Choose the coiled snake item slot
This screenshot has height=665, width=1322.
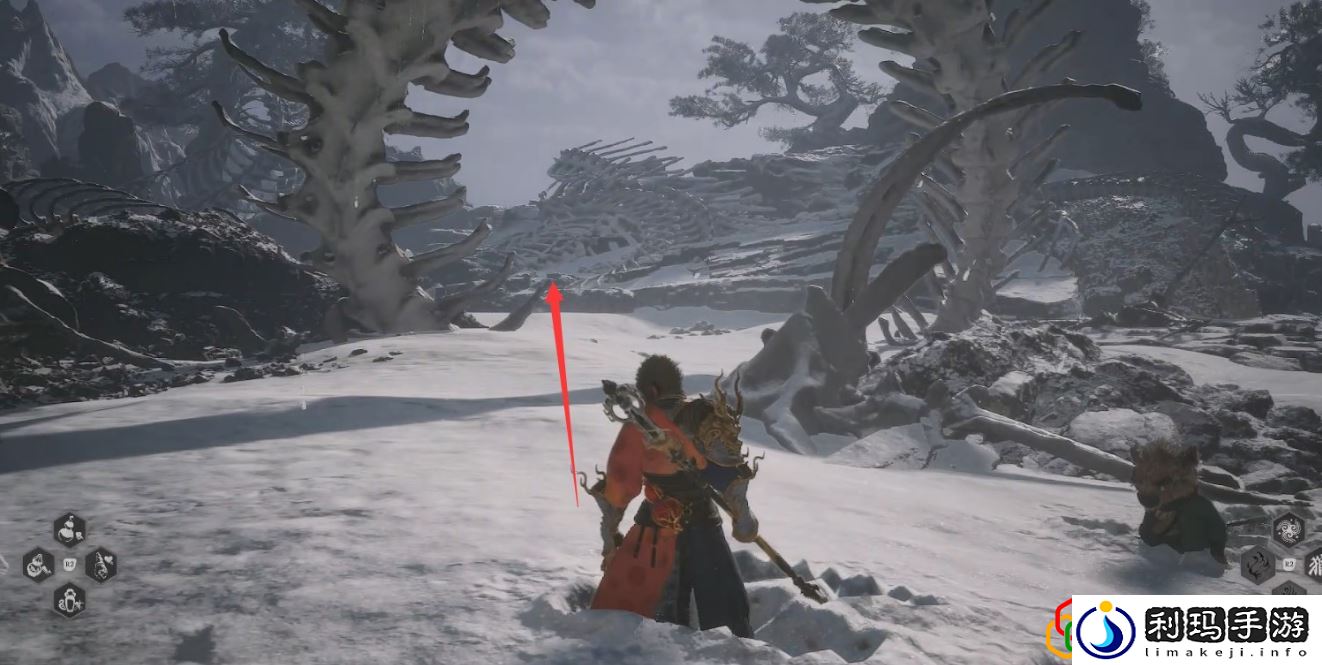click(x=39, y=566)
